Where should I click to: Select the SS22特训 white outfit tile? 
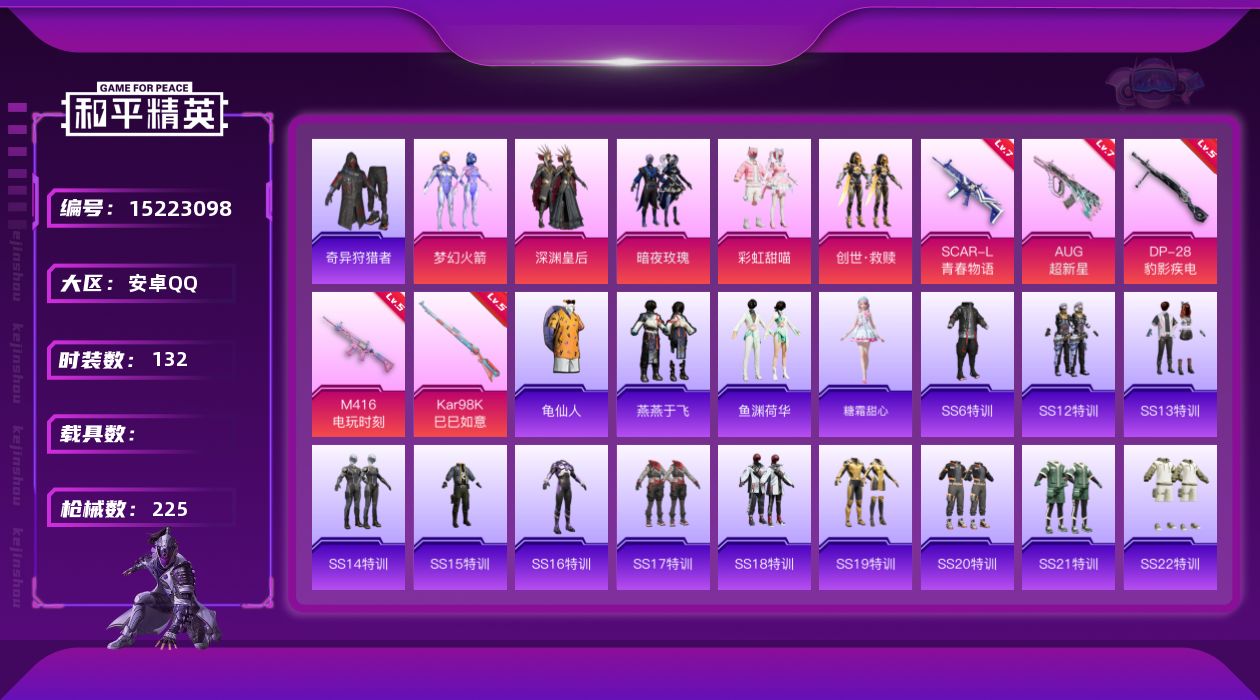(x=1170, y=517)
